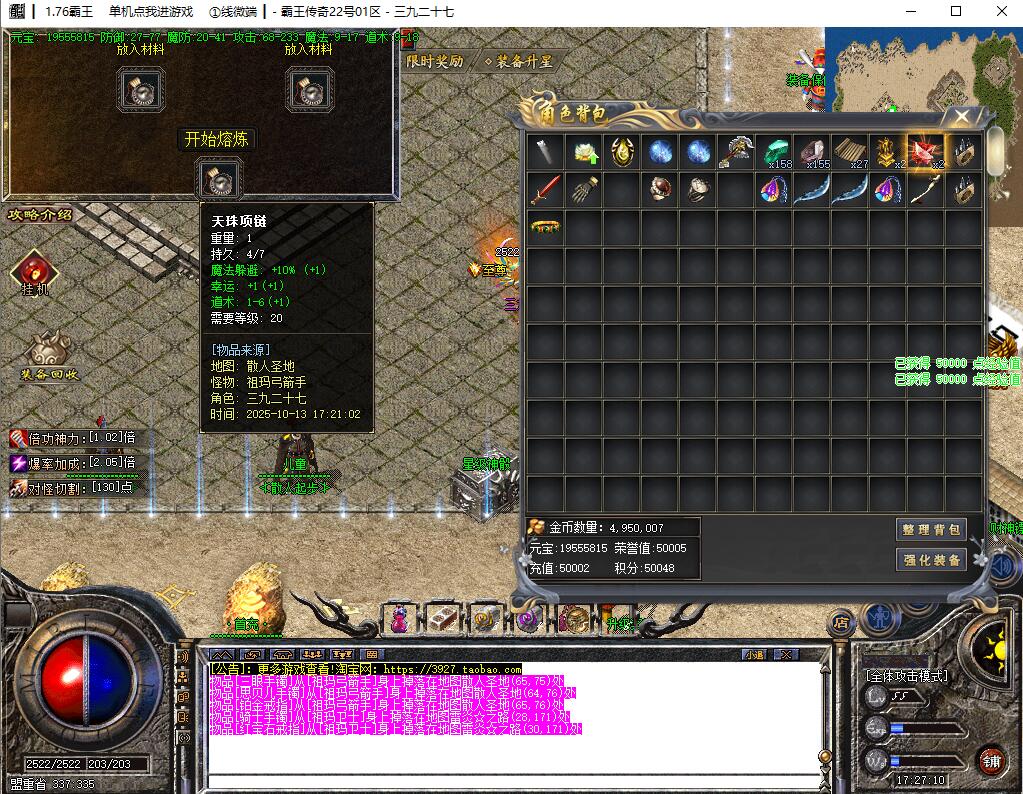Toggle the 挂机 auto-battle icon
This screenshot has width=1023, height=794.
(34, 269)
